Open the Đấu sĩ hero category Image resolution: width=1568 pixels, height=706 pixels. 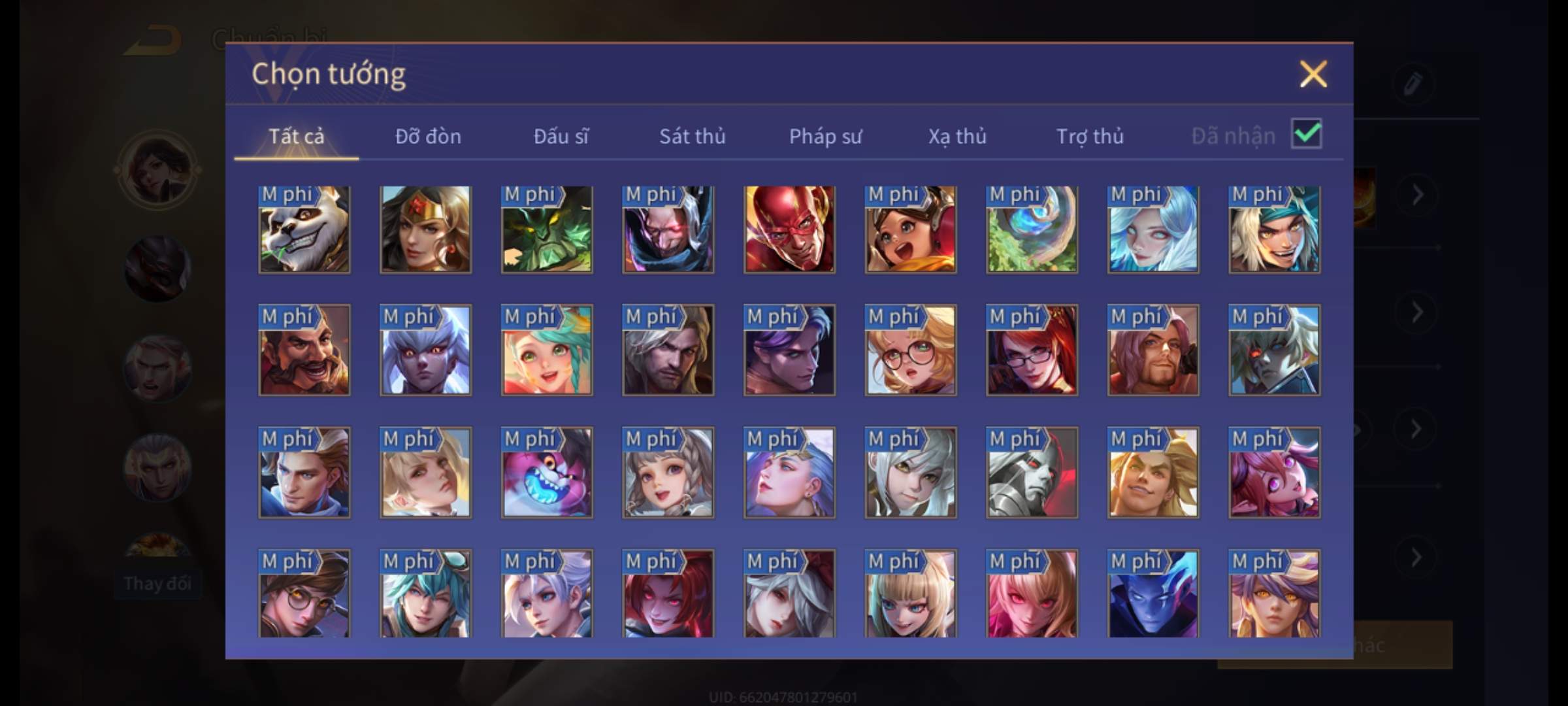tap(561, 136)
